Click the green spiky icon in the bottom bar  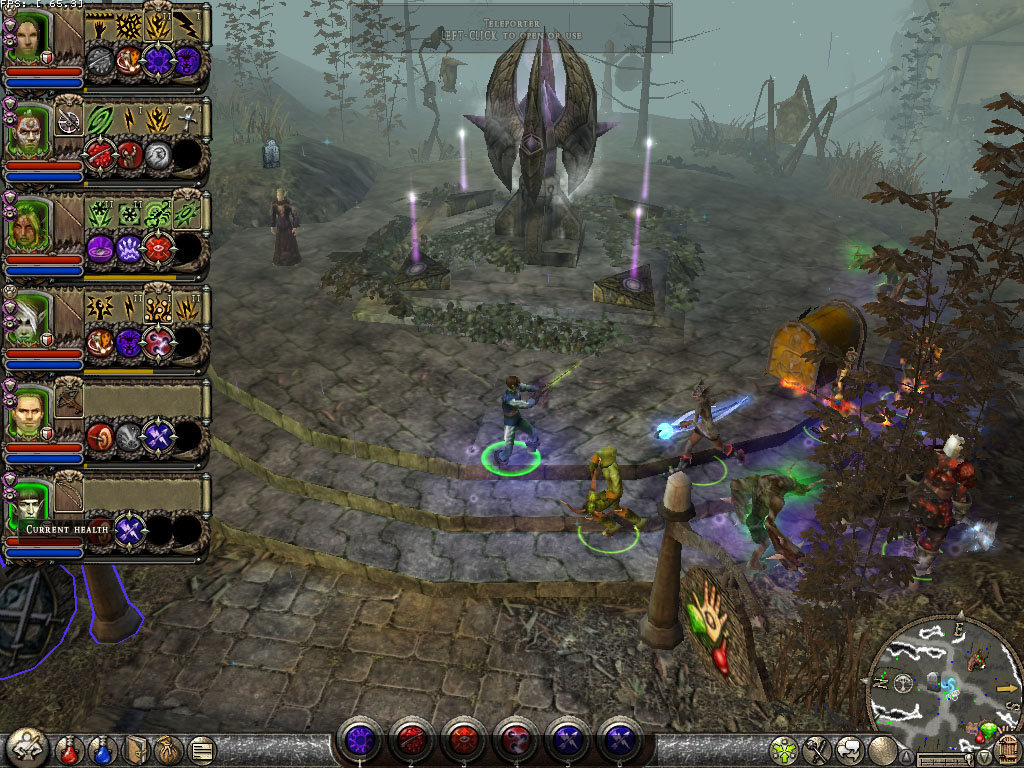click(x=784, y=747)
